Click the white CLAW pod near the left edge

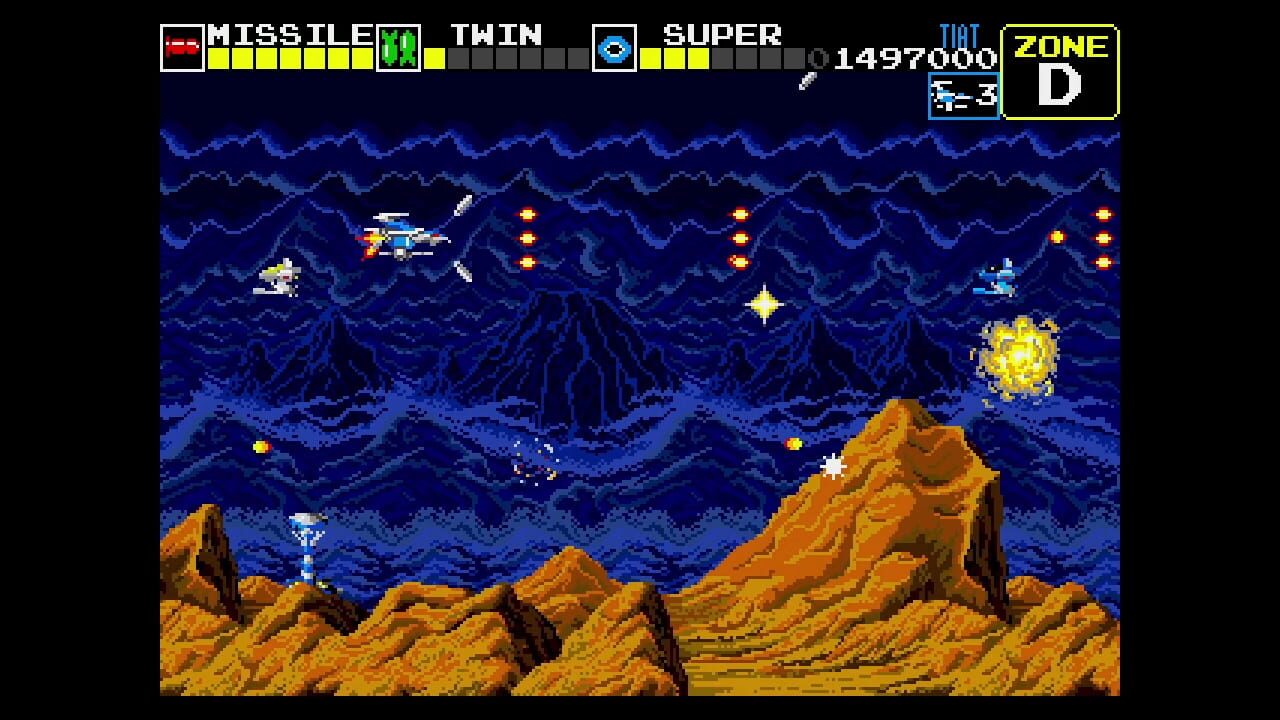pos(280,275)
